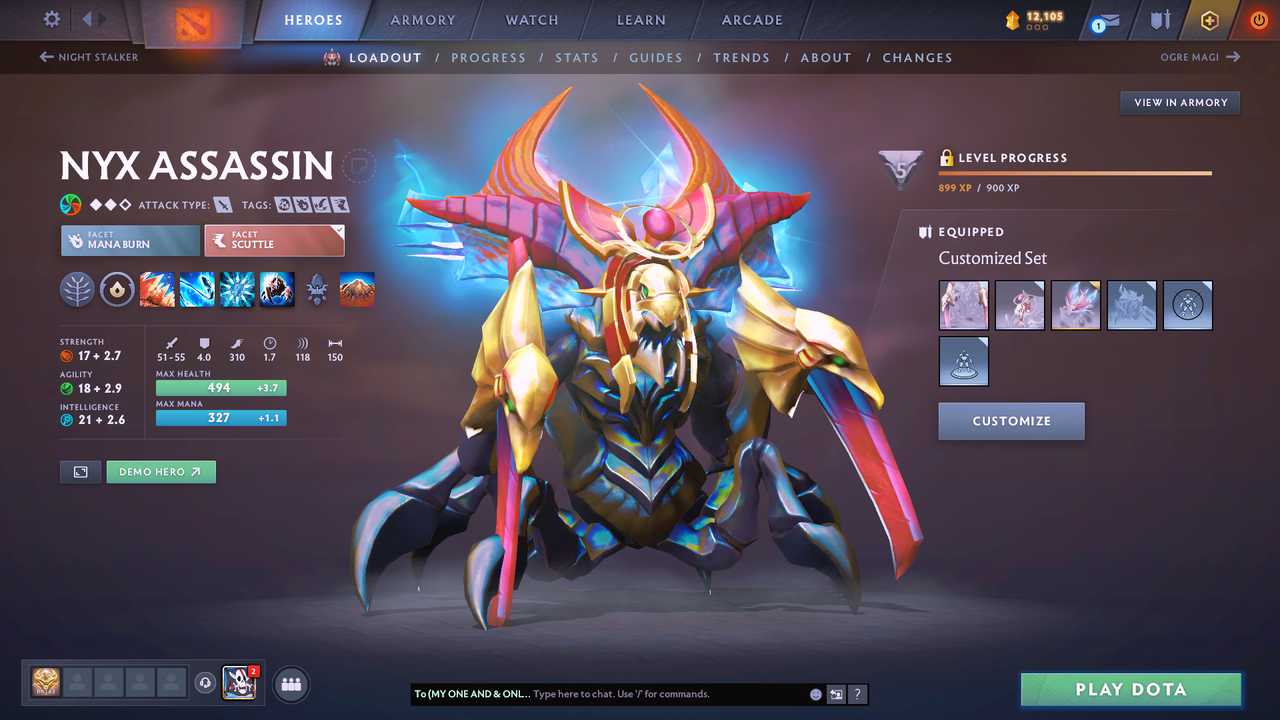Select the Impale ability icon
1280x720 pixels.
pyautogui.click(x=157, y=289)
